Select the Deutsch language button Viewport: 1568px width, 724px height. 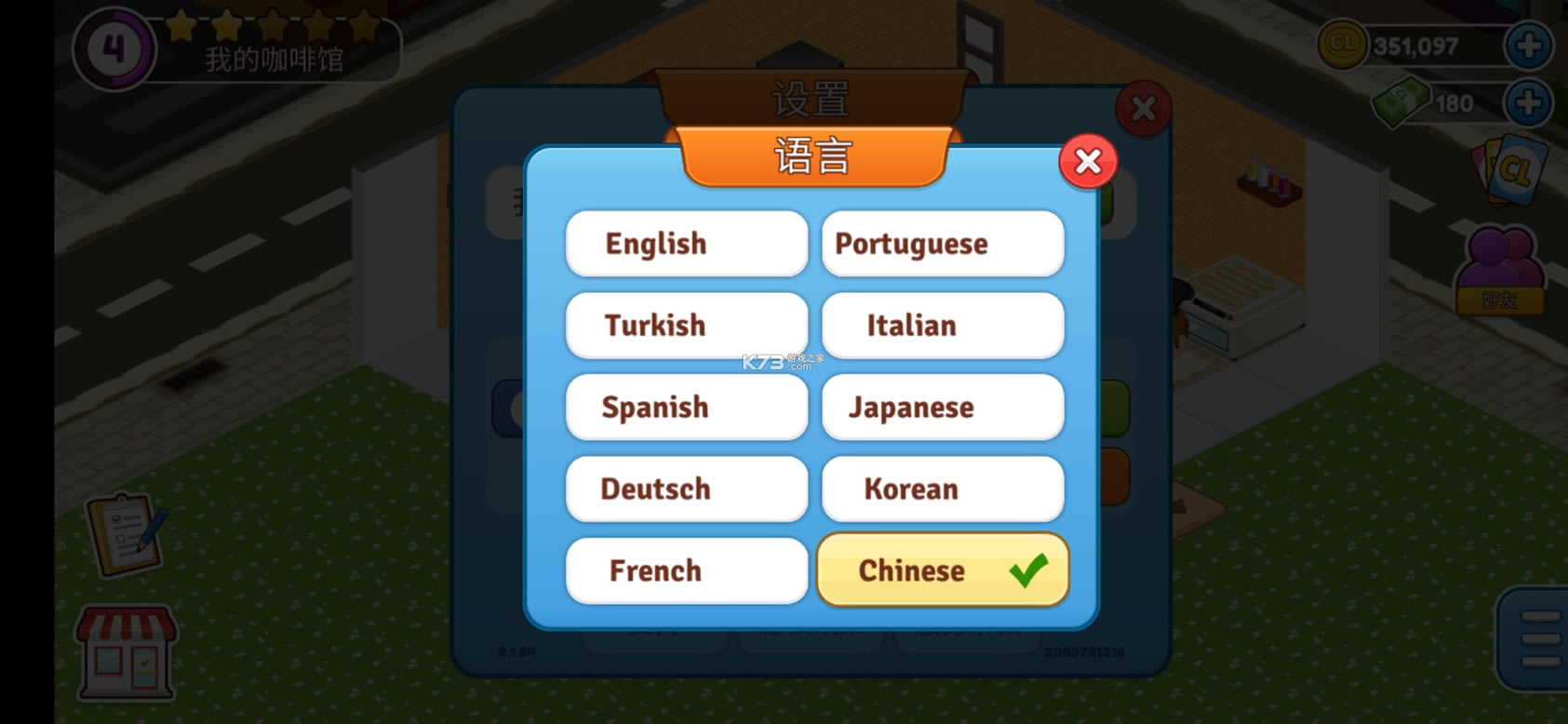[x=686, y=489]
